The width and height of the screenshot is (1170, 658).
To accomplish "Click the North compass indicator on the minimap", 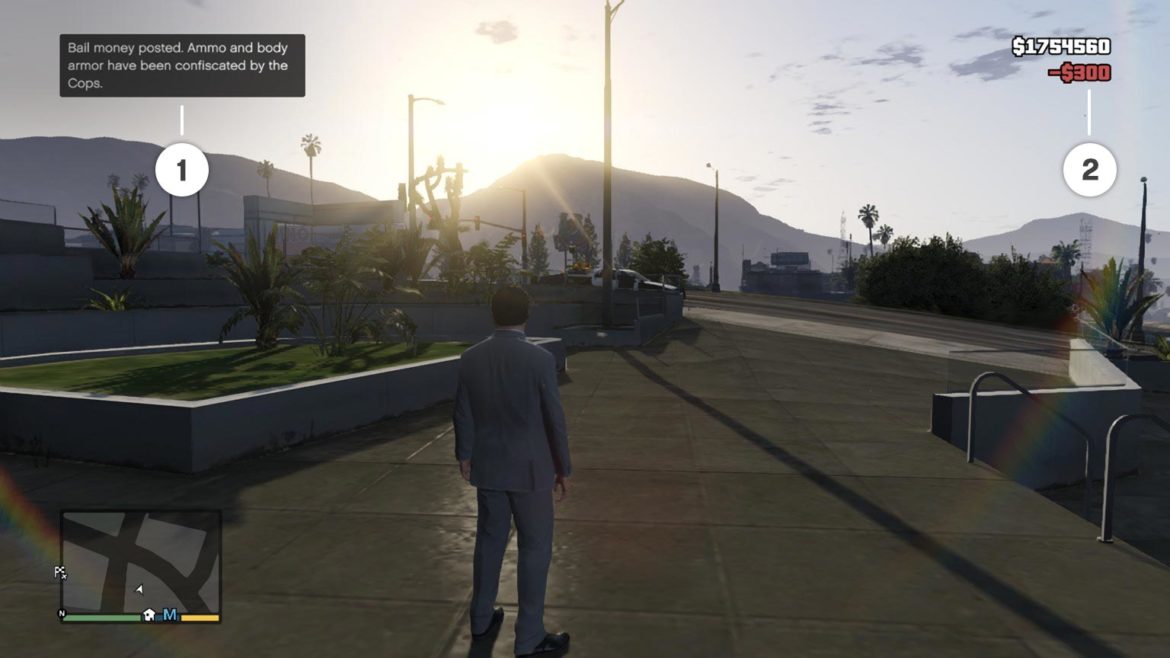I will [61, 614].
